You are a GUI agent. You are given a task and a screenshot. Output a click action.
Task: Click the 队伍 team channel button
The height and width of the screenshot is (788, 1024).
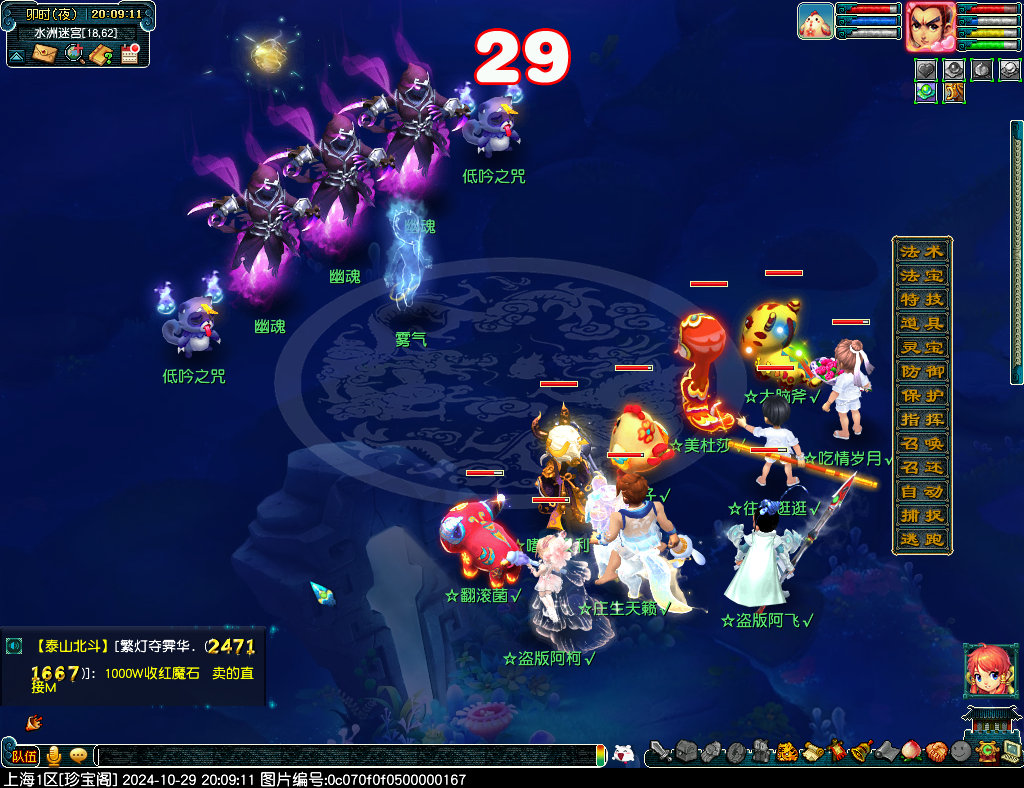point(24,756)
